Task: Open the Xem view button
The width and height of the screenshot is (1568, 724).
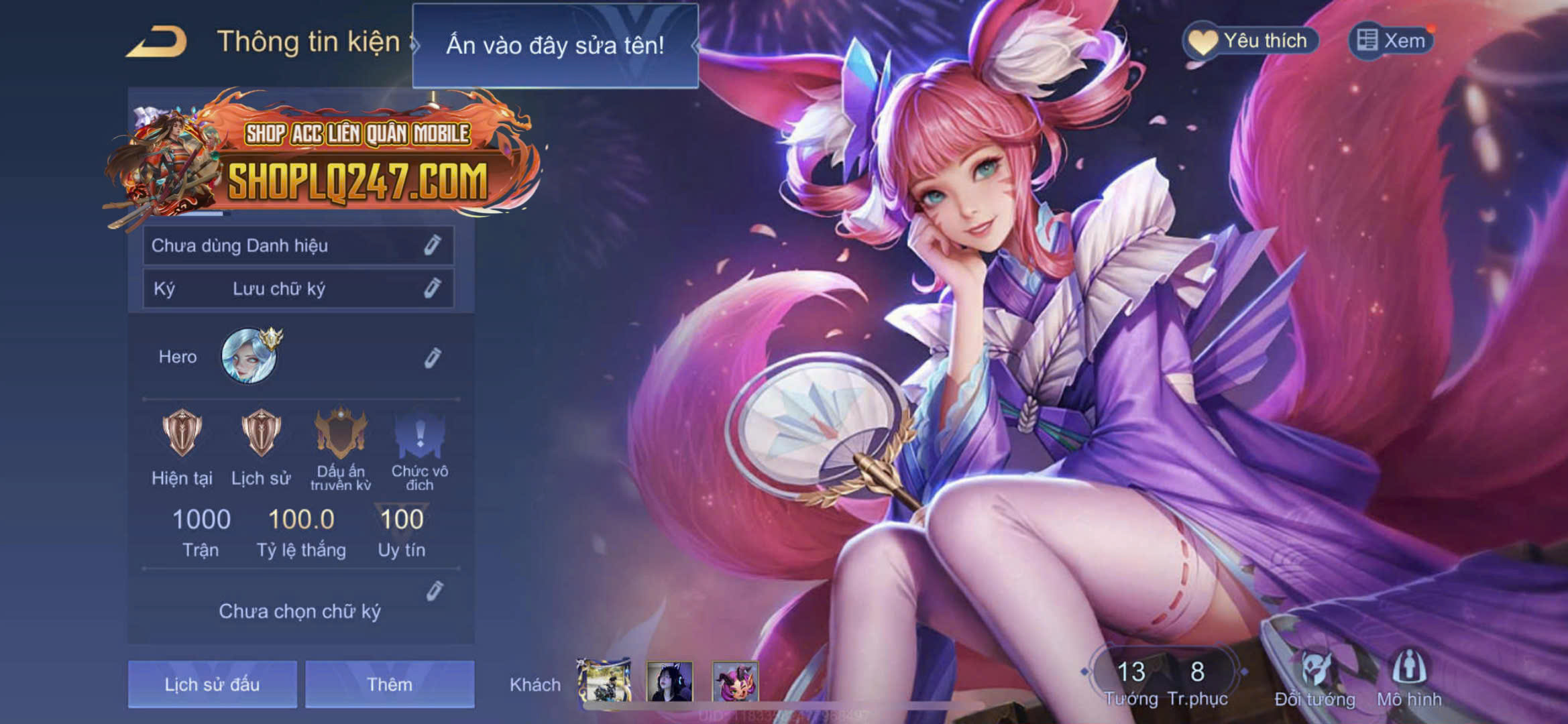Action: click(x=1391, y=41)
